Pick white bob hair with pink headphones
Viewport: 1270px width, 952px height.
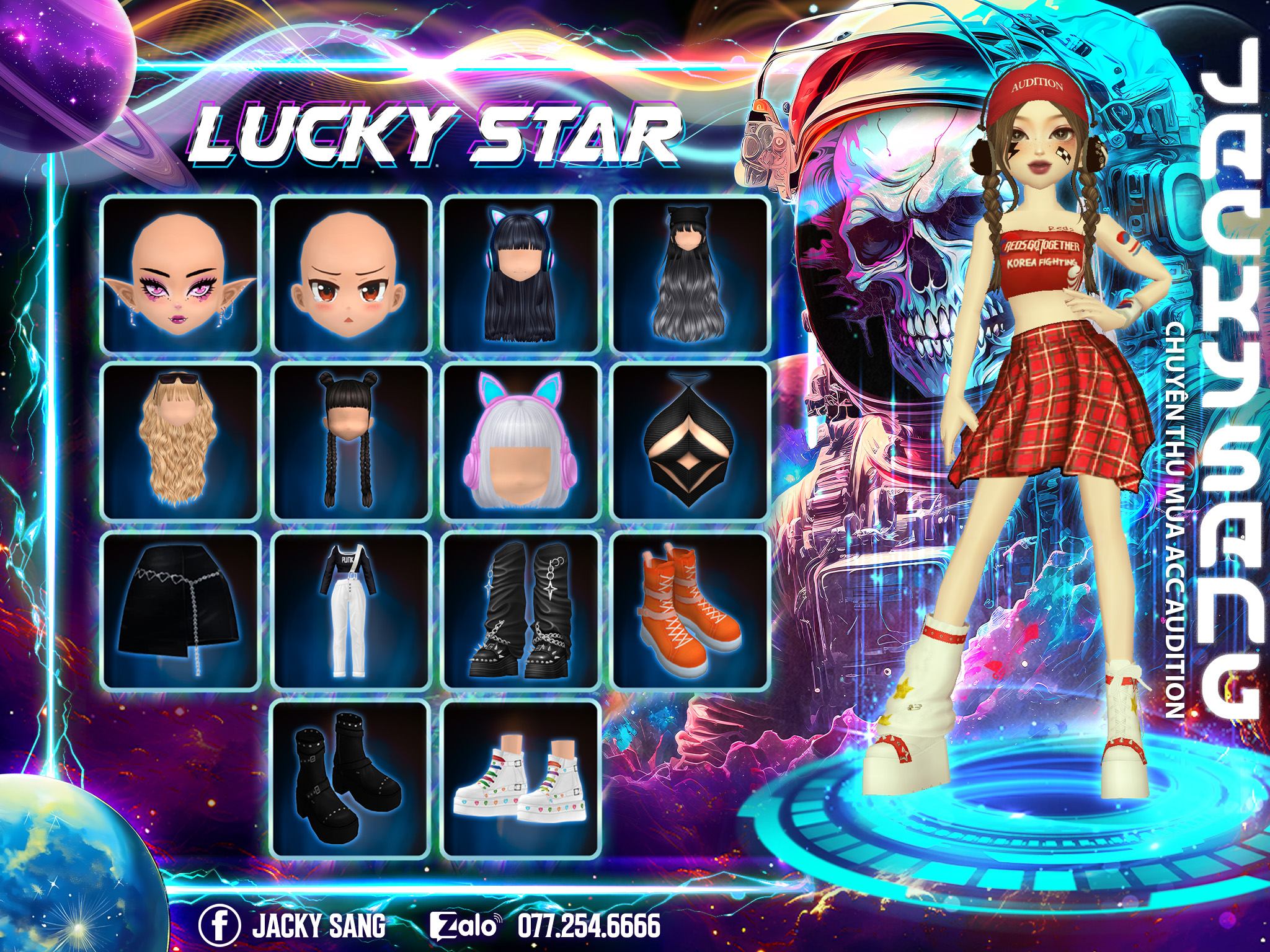[x=520, y=442]
